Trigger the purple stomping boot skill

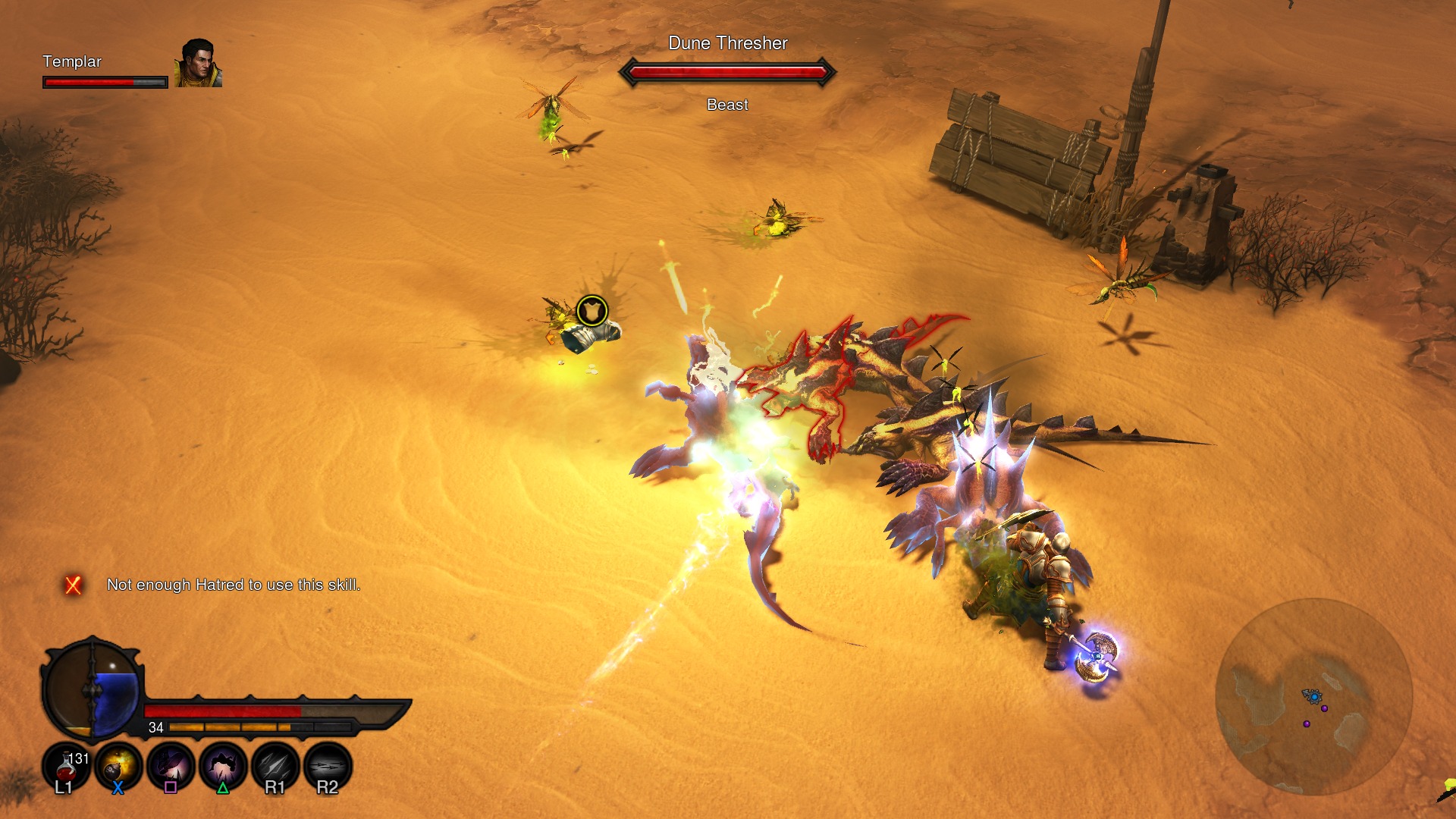pos(171,766)
